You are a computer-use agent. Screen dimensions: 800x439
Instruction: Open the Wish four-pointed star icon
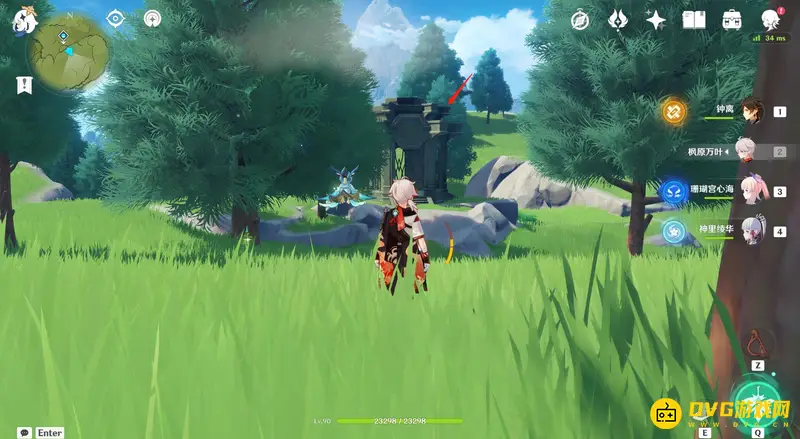(656, 20)
